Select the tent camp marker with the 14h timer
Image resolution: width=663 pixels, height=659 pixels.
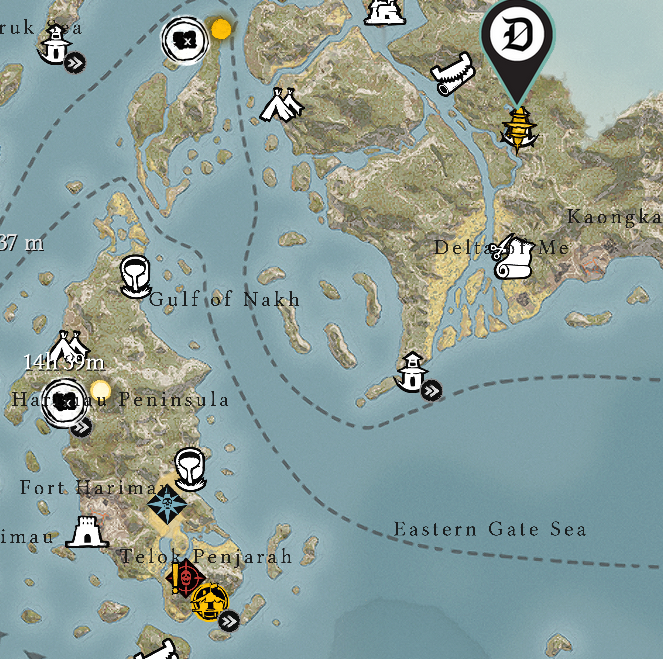64,347
